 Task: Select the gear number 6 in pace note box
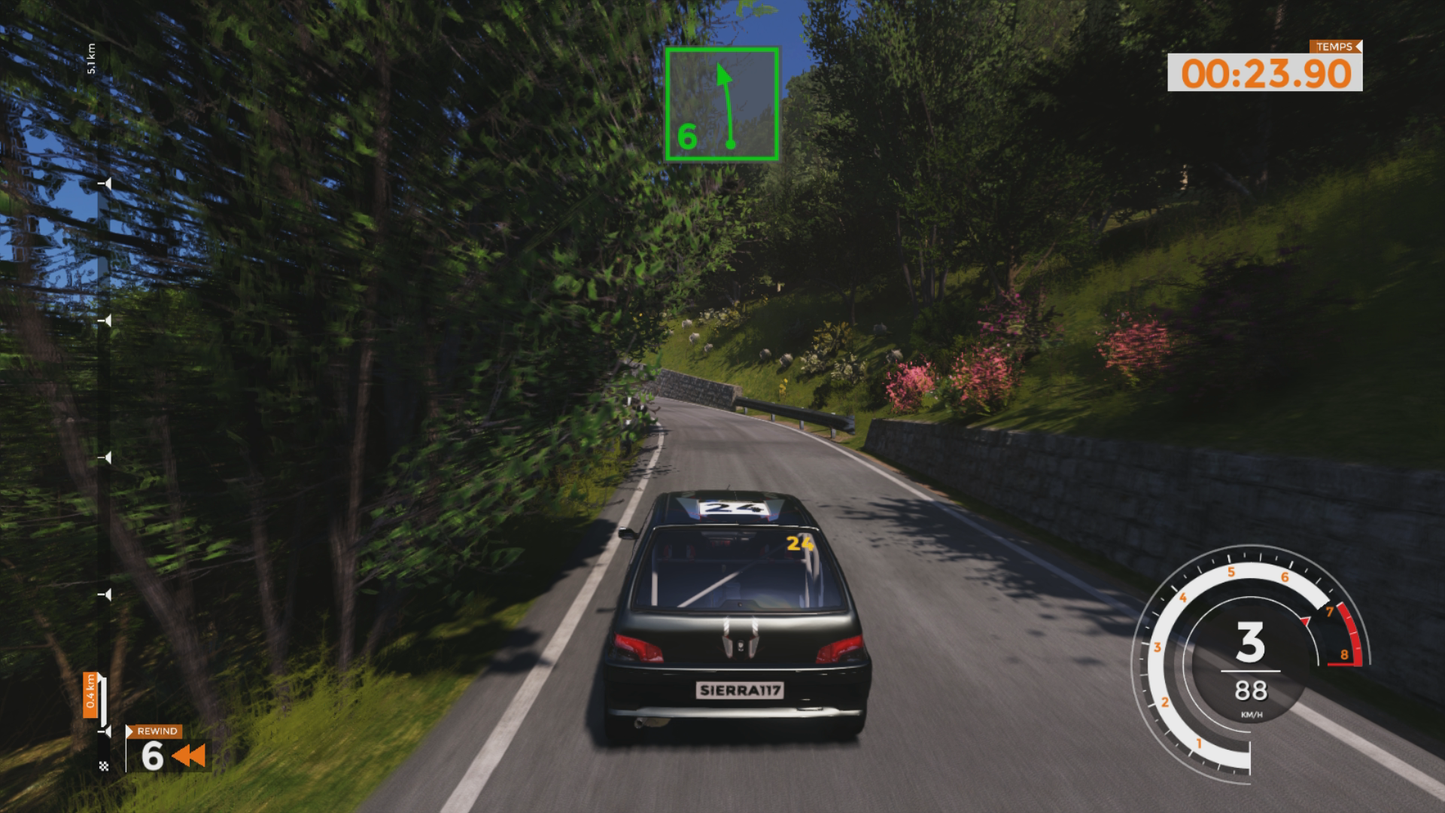click(687, 136)
